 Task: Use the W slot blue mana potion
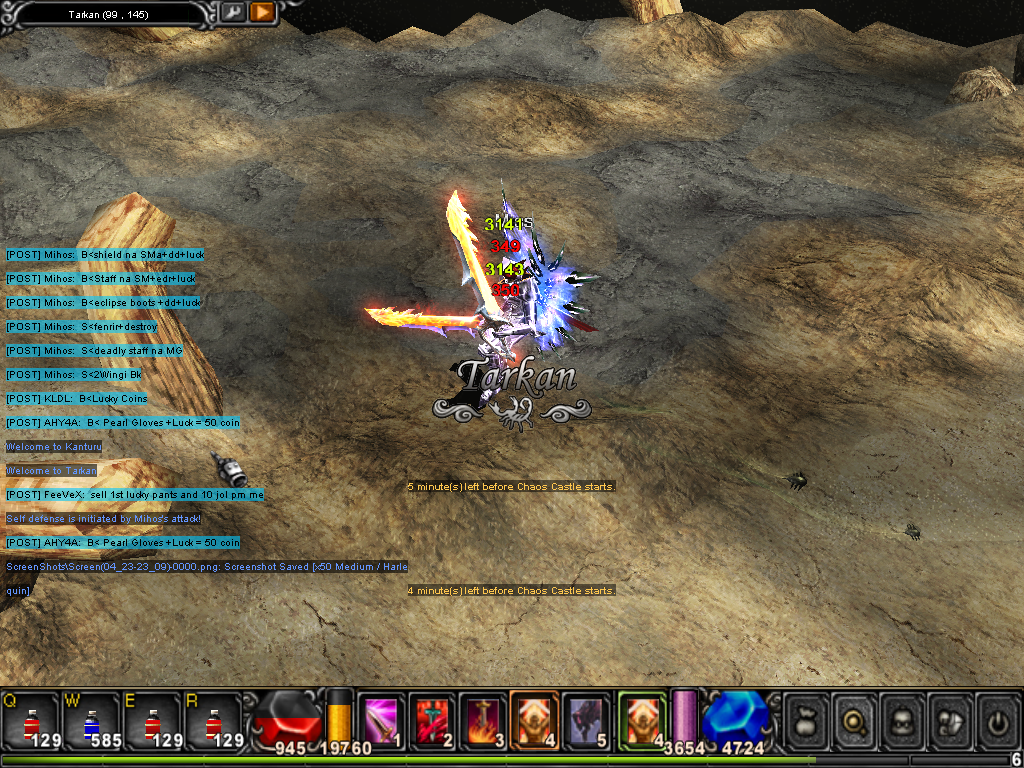tap(91, 721)
